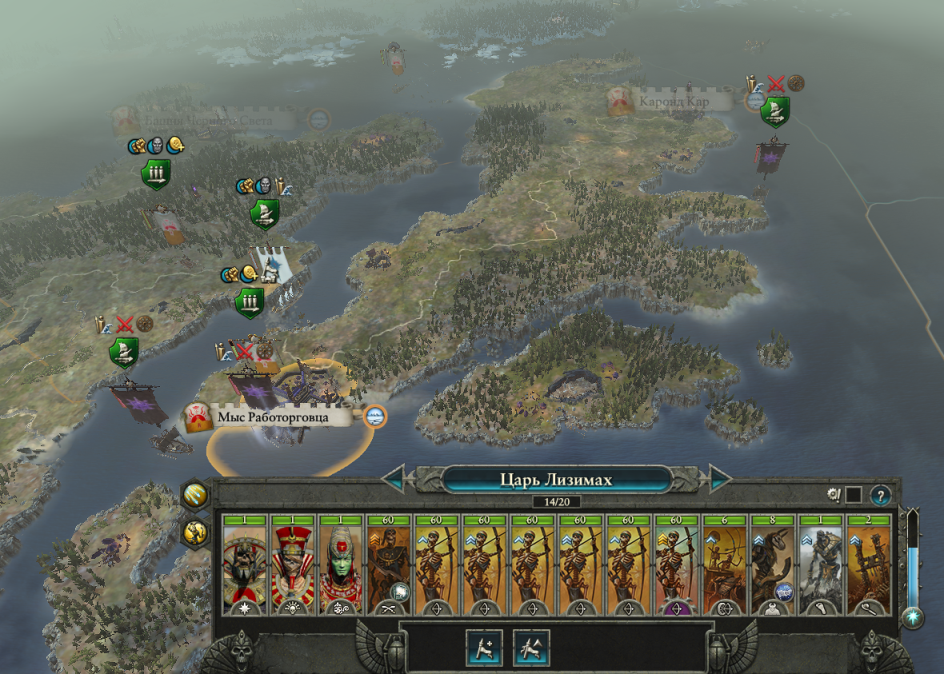Click the army button with crossed-weapons figure
The height and width of the screenshot is (674, 944).
click(x=531, y=648)
